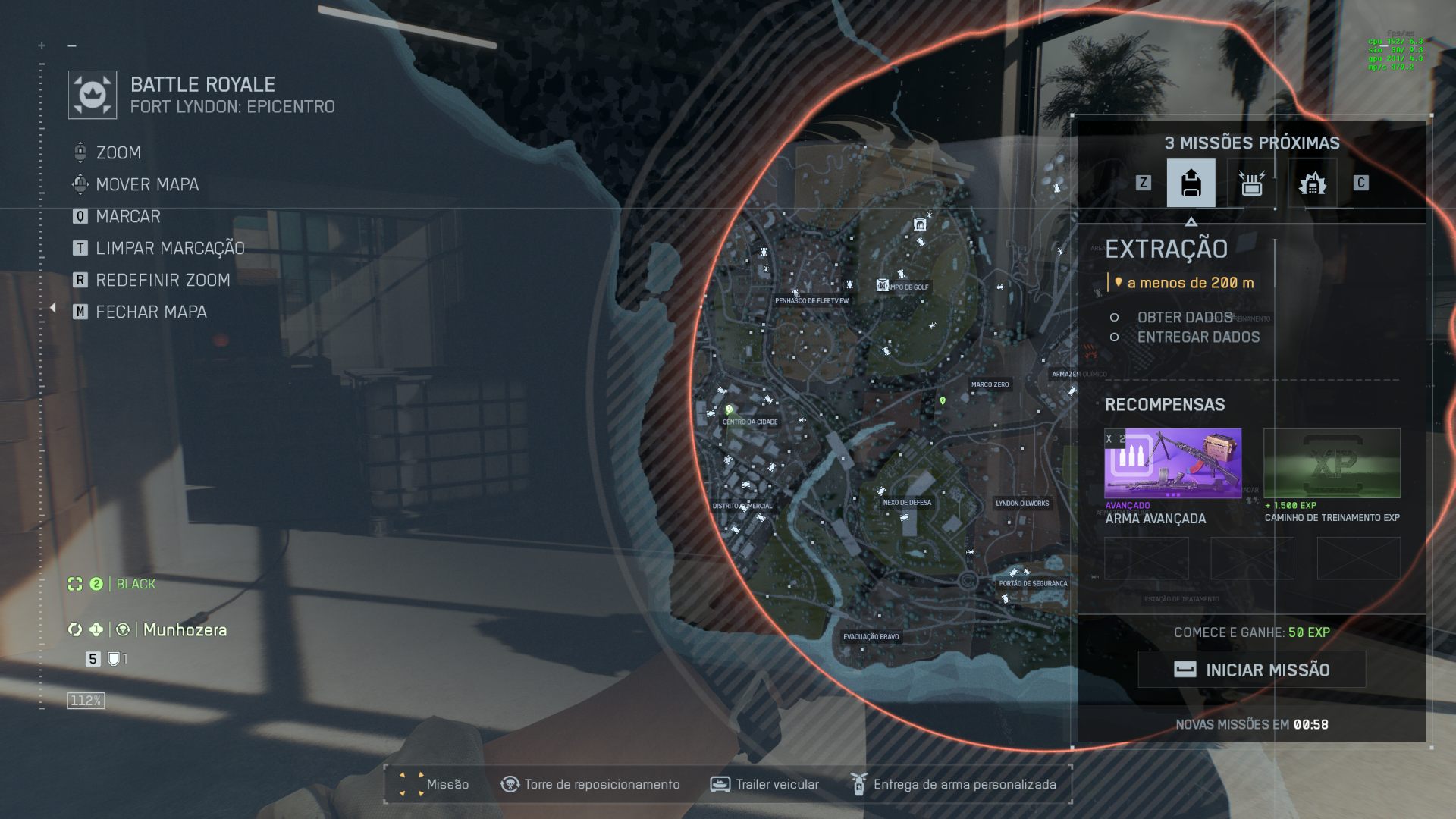View the Arma Avançada reward thumbnail
The image size is (1456, 819).
tap(1172, 463)
